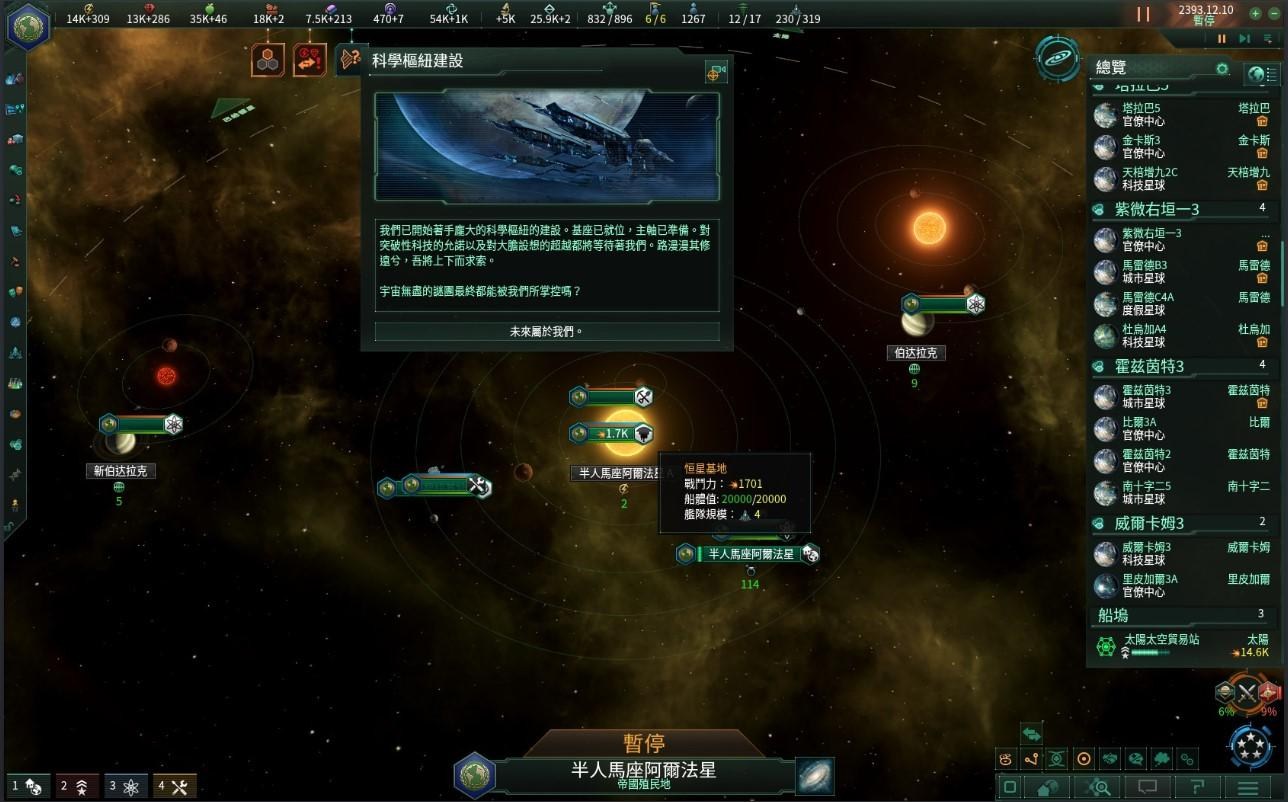The height and width of the screenshot is (802, 1288).
Task: Open outliner settings gear next to 總覽
Action: (x=1222, y=68)
